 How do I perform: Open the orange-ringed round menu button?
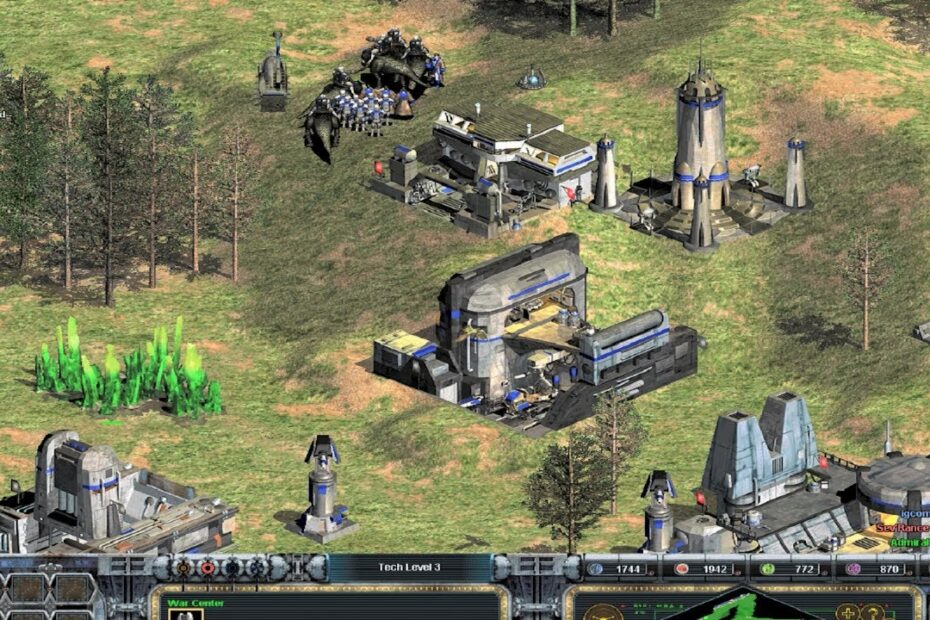(x=185, y=567)
